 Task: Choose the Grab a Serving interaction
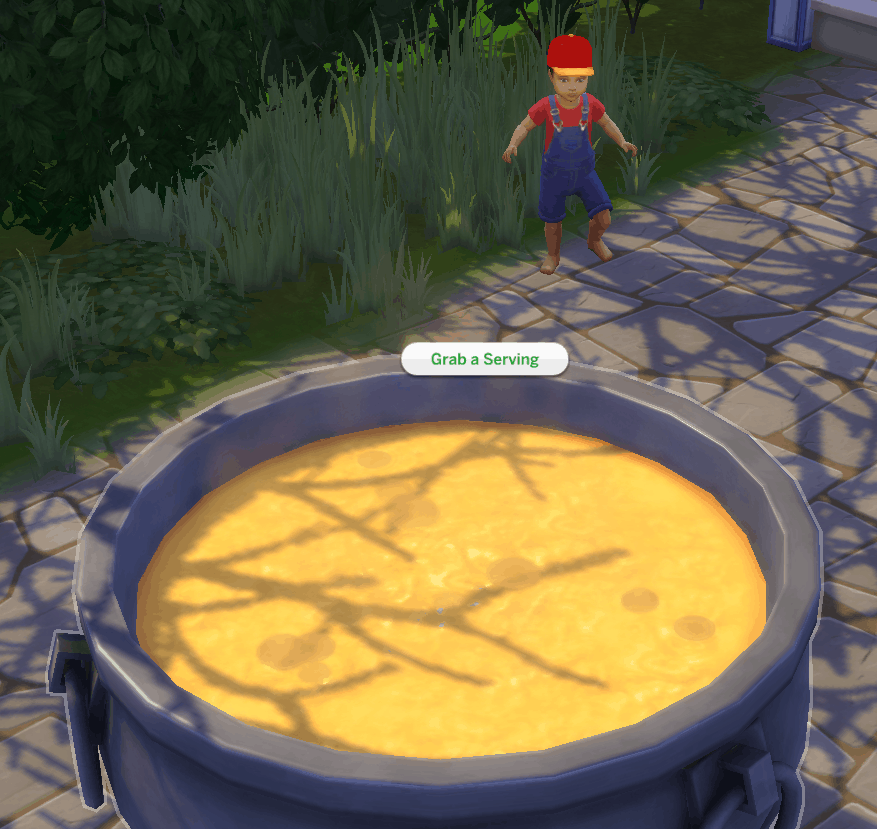[x=484, y=359]
